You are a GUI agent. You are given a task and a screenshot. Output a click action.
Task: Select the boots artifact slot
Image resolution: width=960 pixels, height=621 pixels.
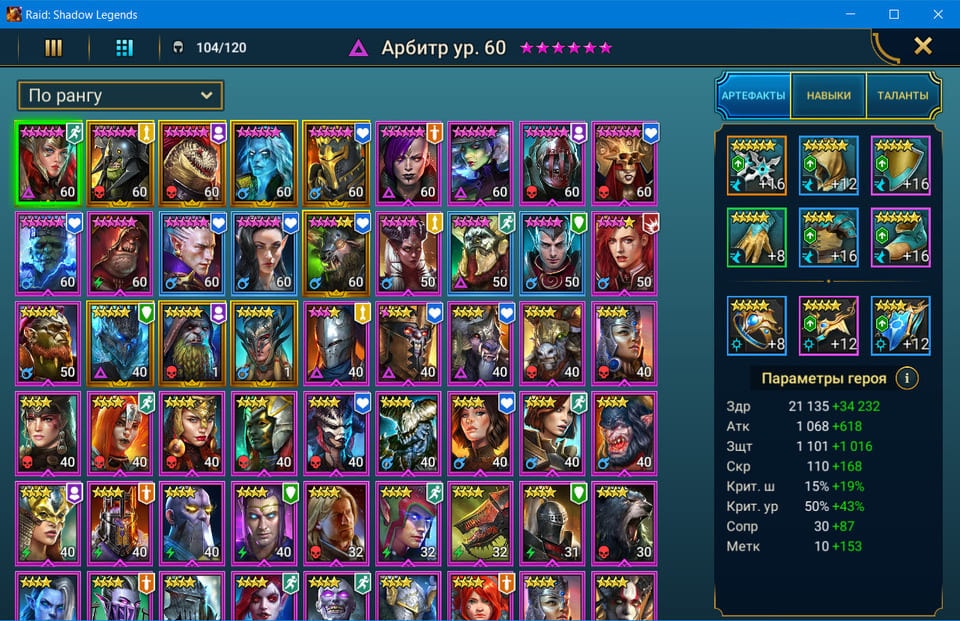[900, 238]
